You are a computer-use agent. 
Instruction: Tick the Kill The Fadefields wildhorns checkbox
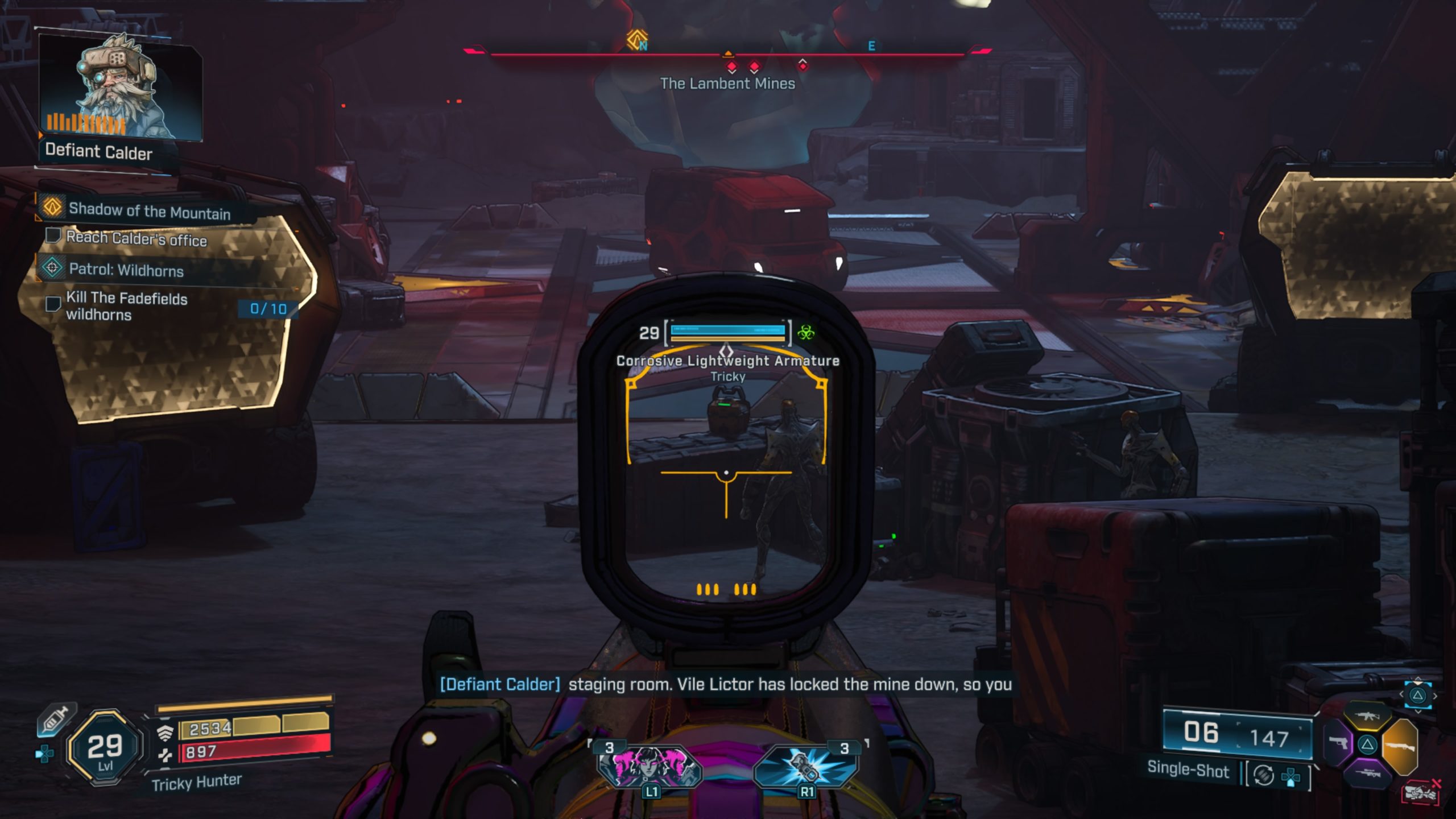(x=53, y=304)
